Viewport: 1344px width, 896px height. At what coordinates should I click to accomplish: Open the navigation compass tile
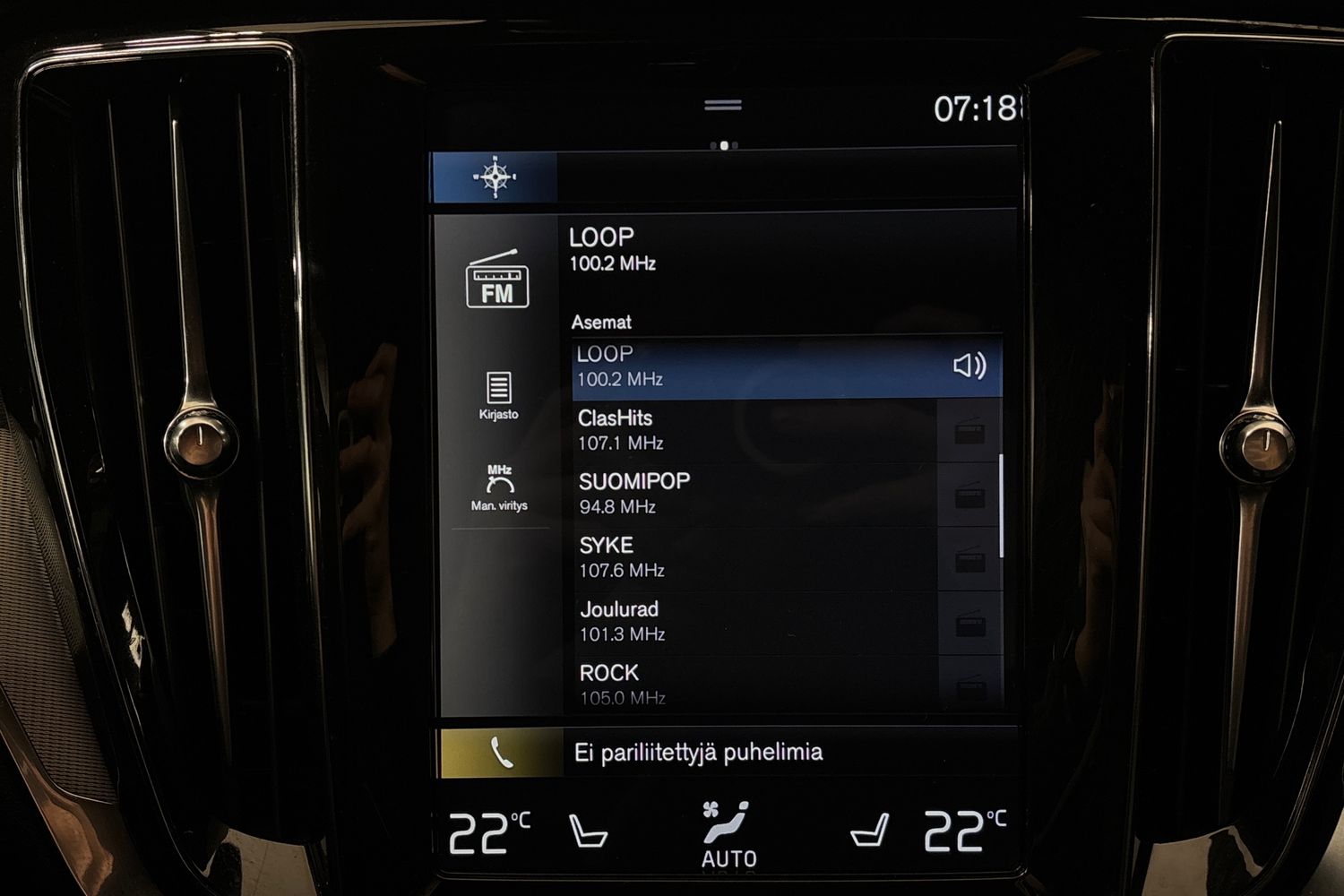click(494, 177)
